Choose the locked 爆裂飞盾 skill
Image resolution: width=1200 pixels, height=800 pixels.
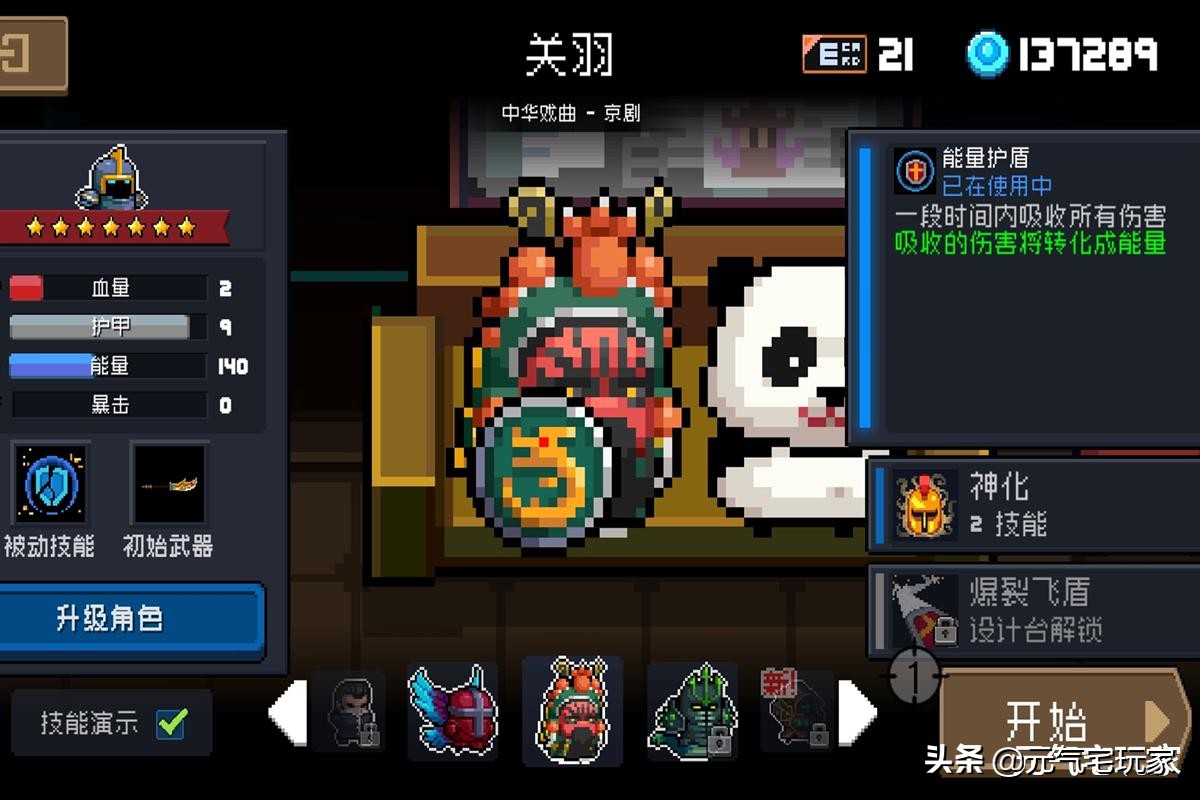pyautogui.click(x=1030, y=610)
